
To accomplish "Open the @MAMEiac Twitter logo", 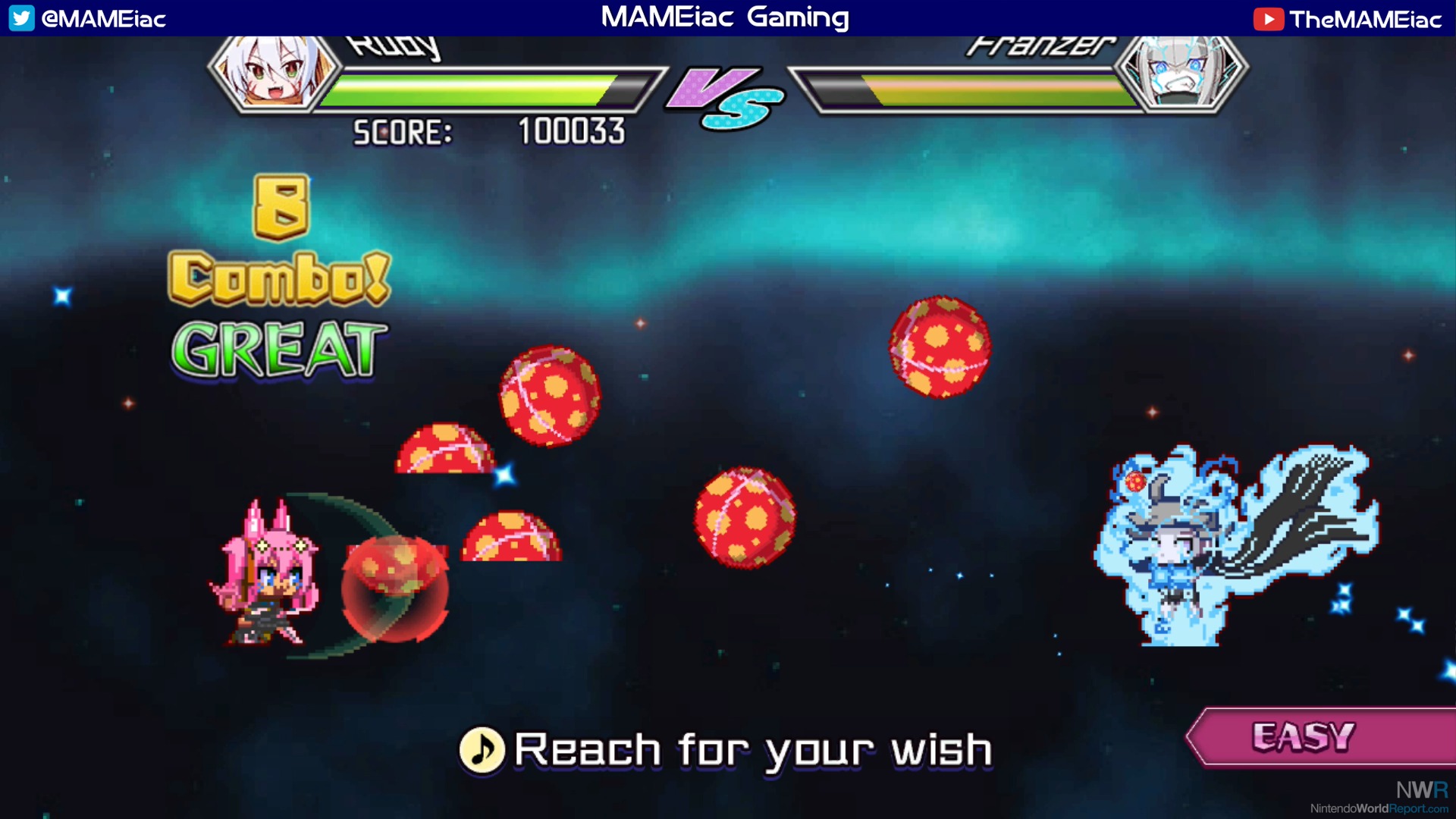I will (22, 18).
